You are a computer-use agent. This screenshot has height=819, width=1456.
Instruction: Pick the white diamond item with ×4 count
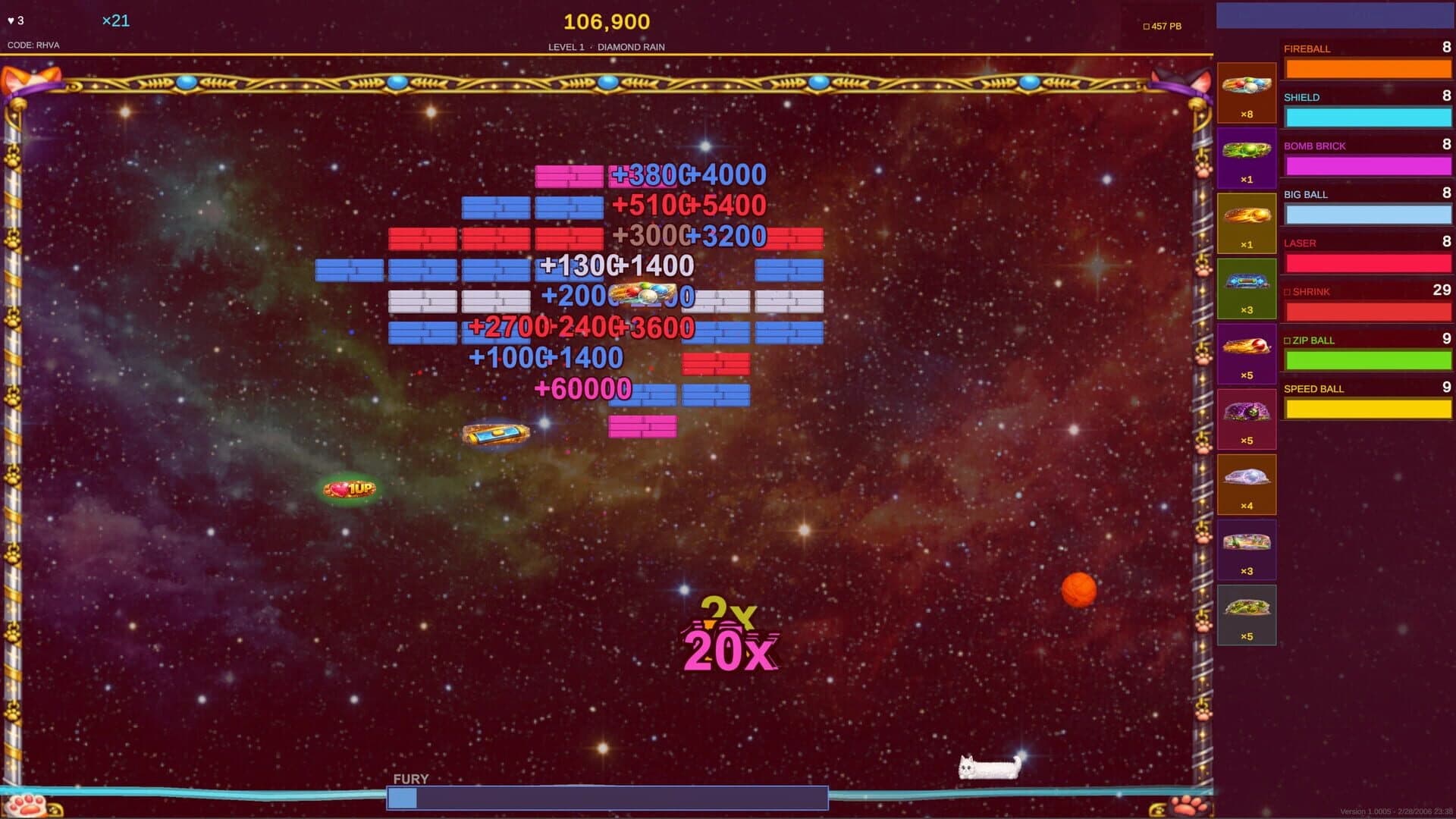coord(1247,483)
